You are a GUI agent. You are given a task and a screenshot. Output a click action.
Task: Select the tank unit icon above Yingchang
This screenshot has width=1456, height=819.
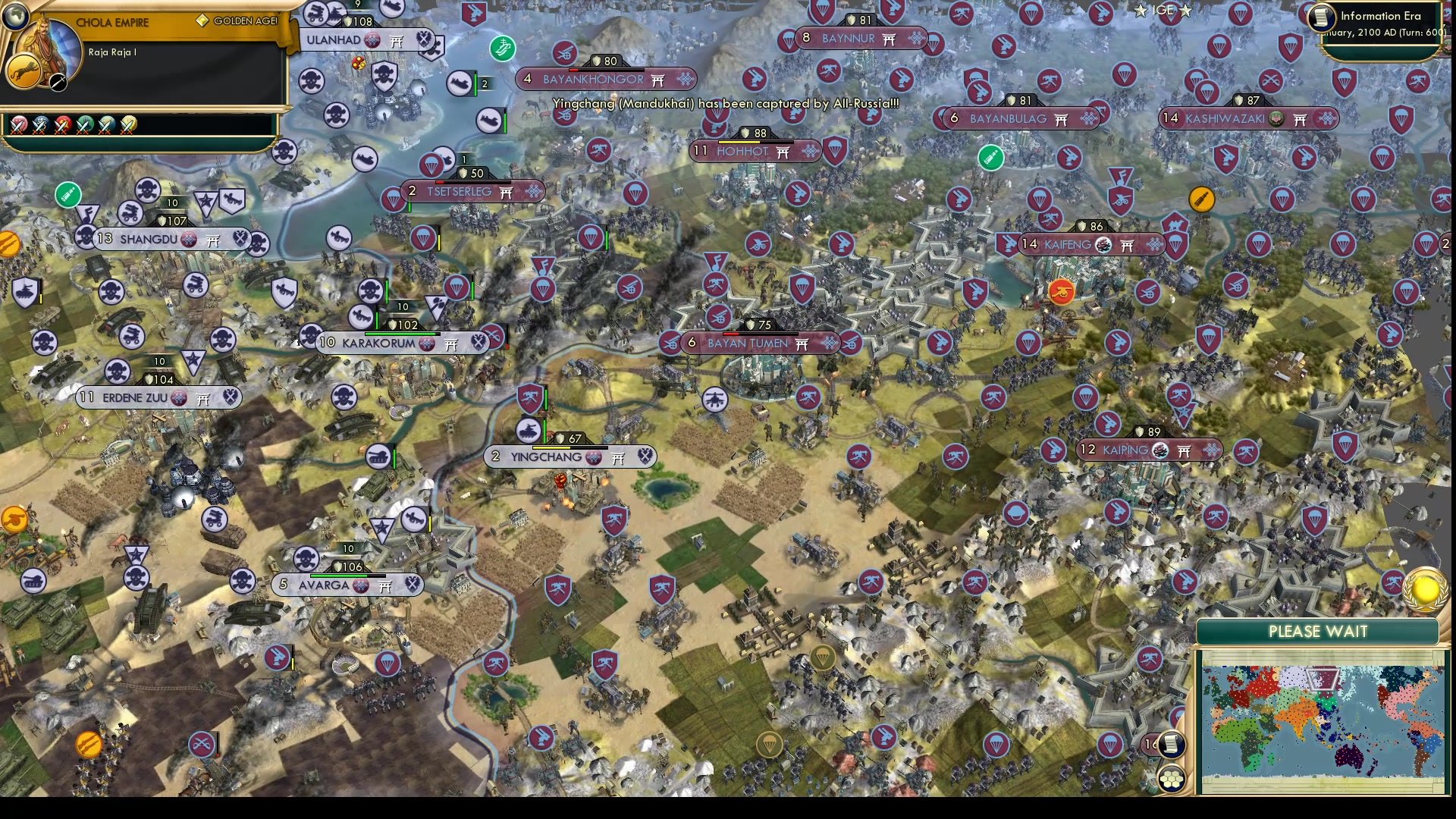coord(528,431)
